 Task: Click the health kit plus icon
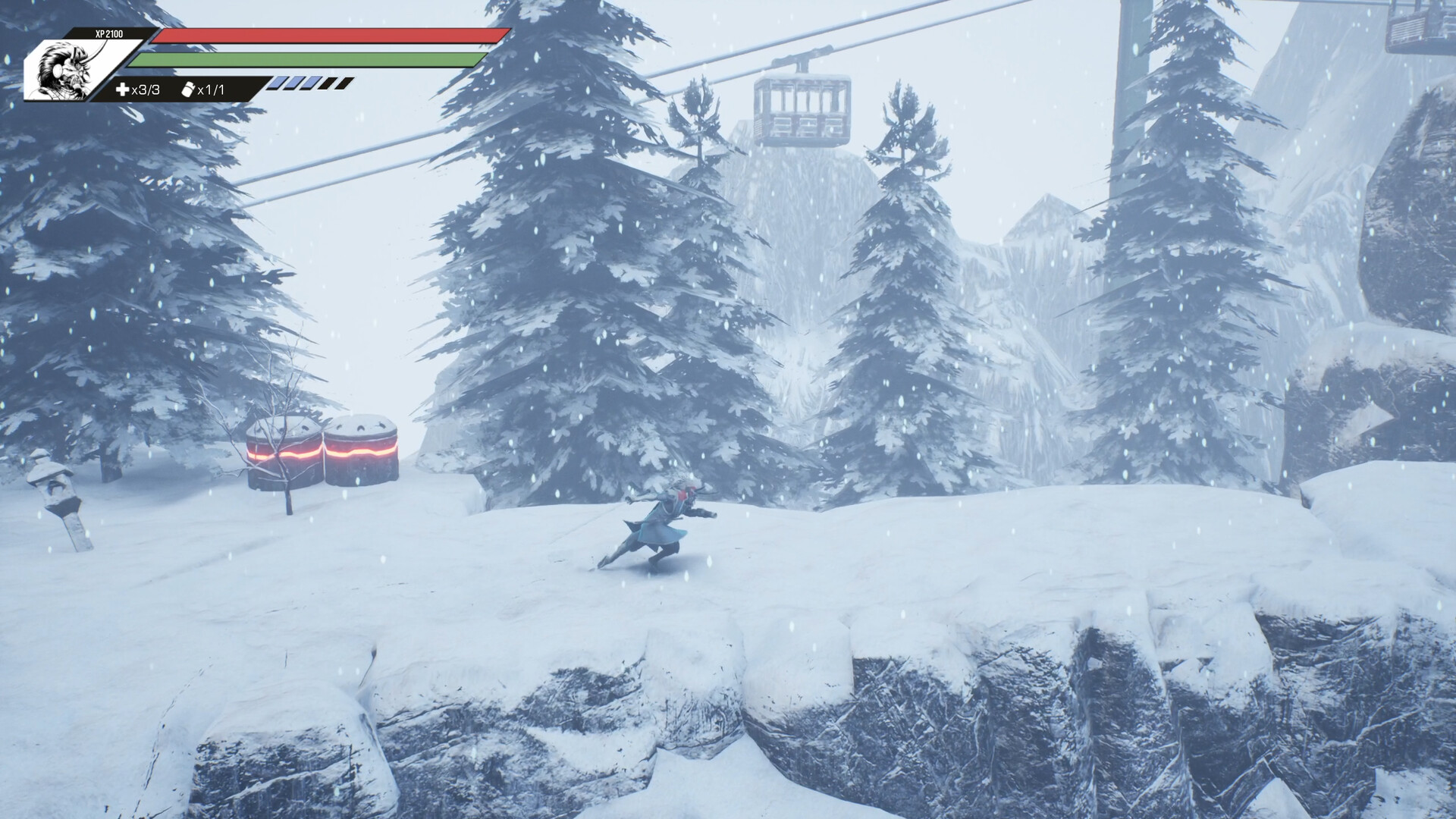coord(124,89)
